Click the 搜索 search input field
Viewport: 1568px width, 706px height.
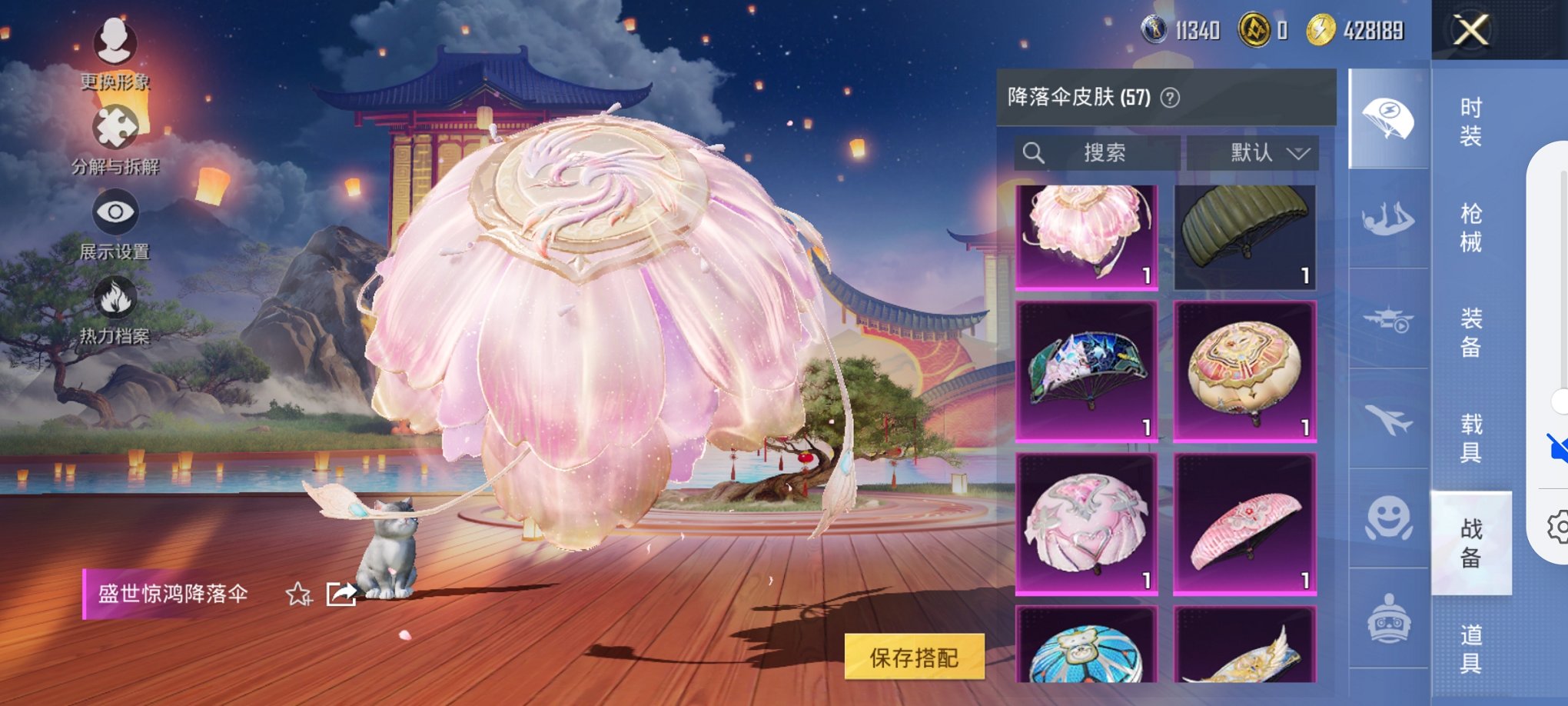(x=1099, y=152)
